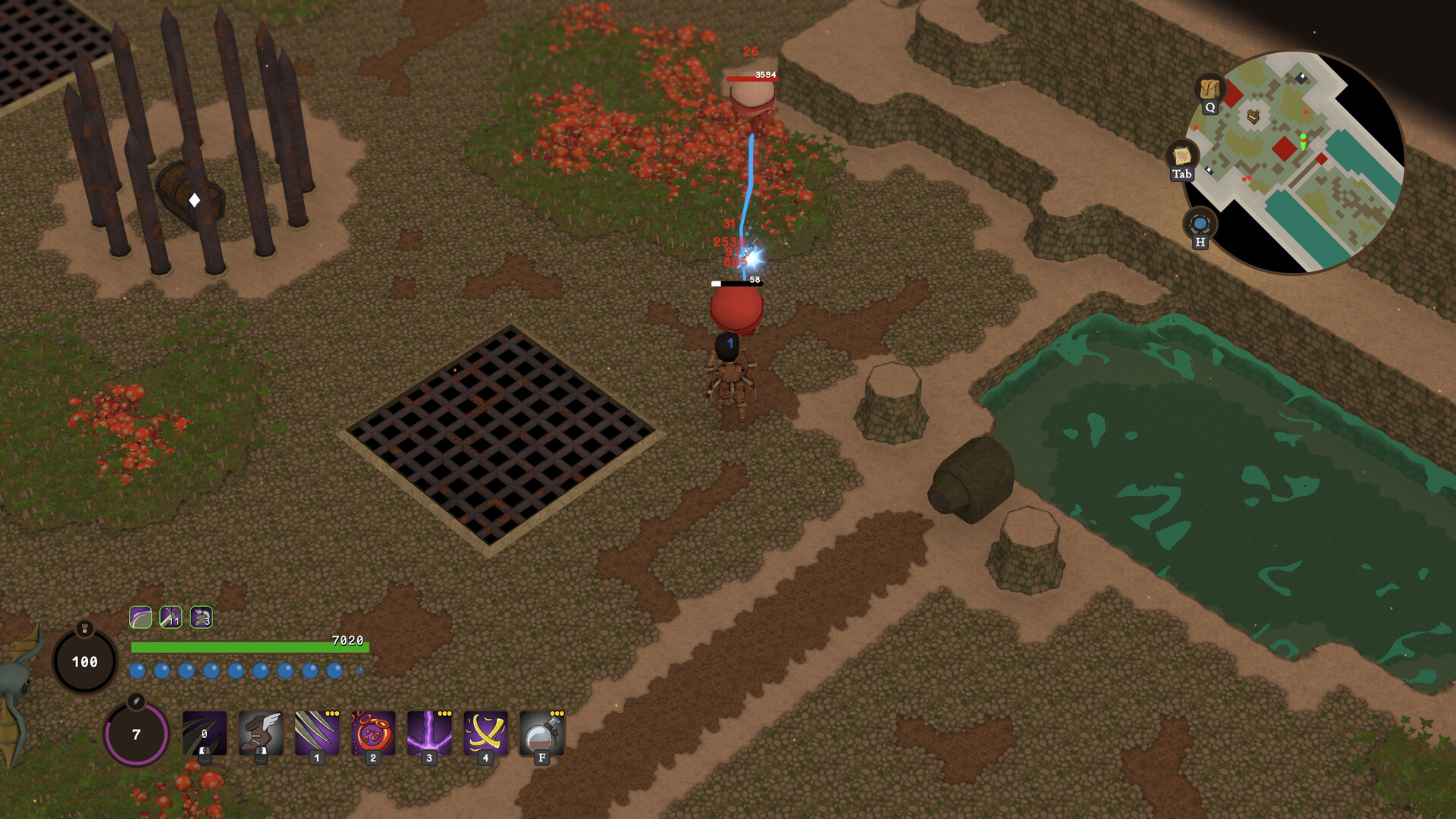This screenshot has height=819, width=1456.
Task: Activate the blue portal icon
Action: tap(1200, 224)
